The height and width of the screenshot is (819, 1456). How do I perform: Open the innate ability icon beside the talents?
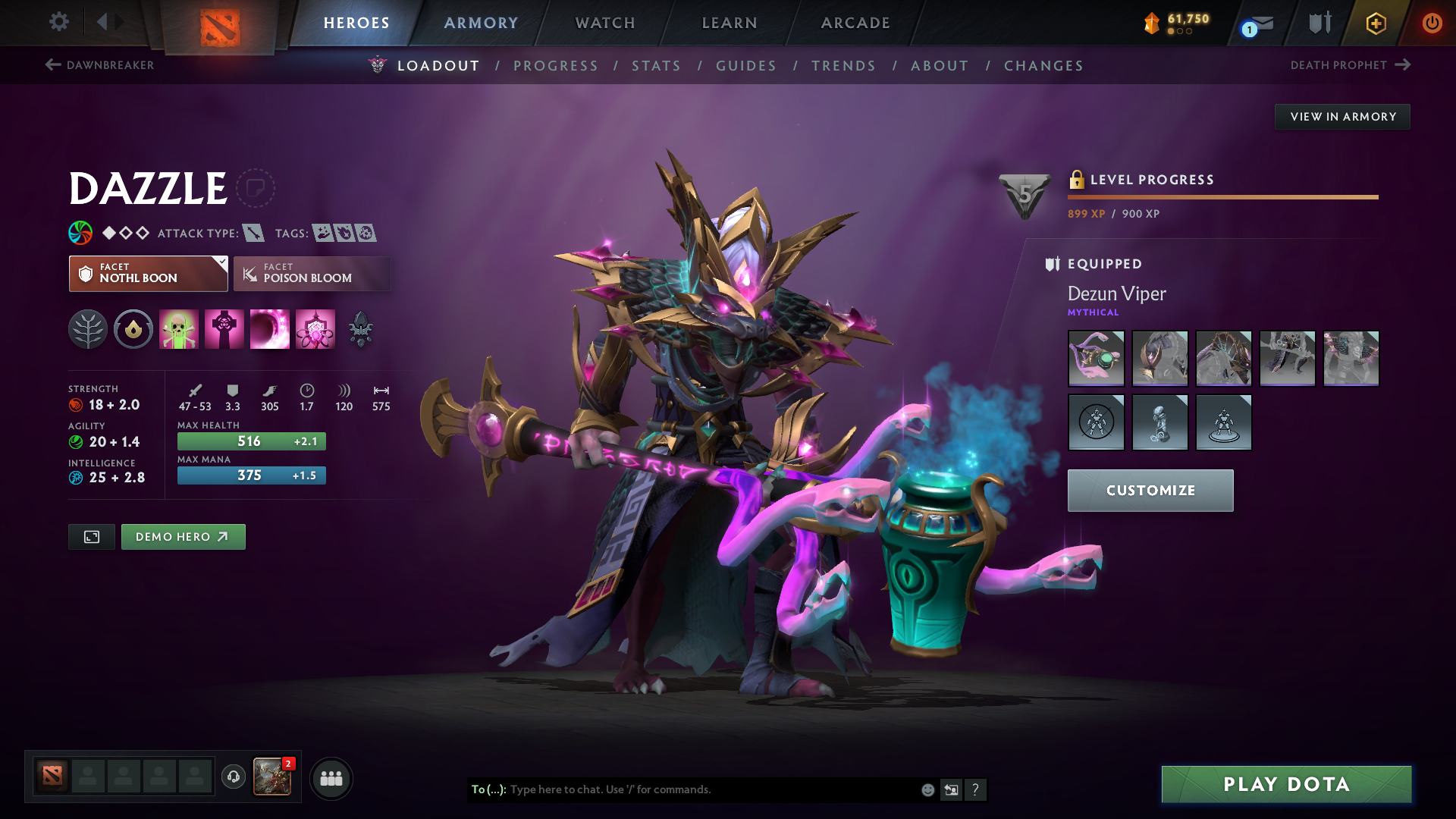(x=133, y=329)
